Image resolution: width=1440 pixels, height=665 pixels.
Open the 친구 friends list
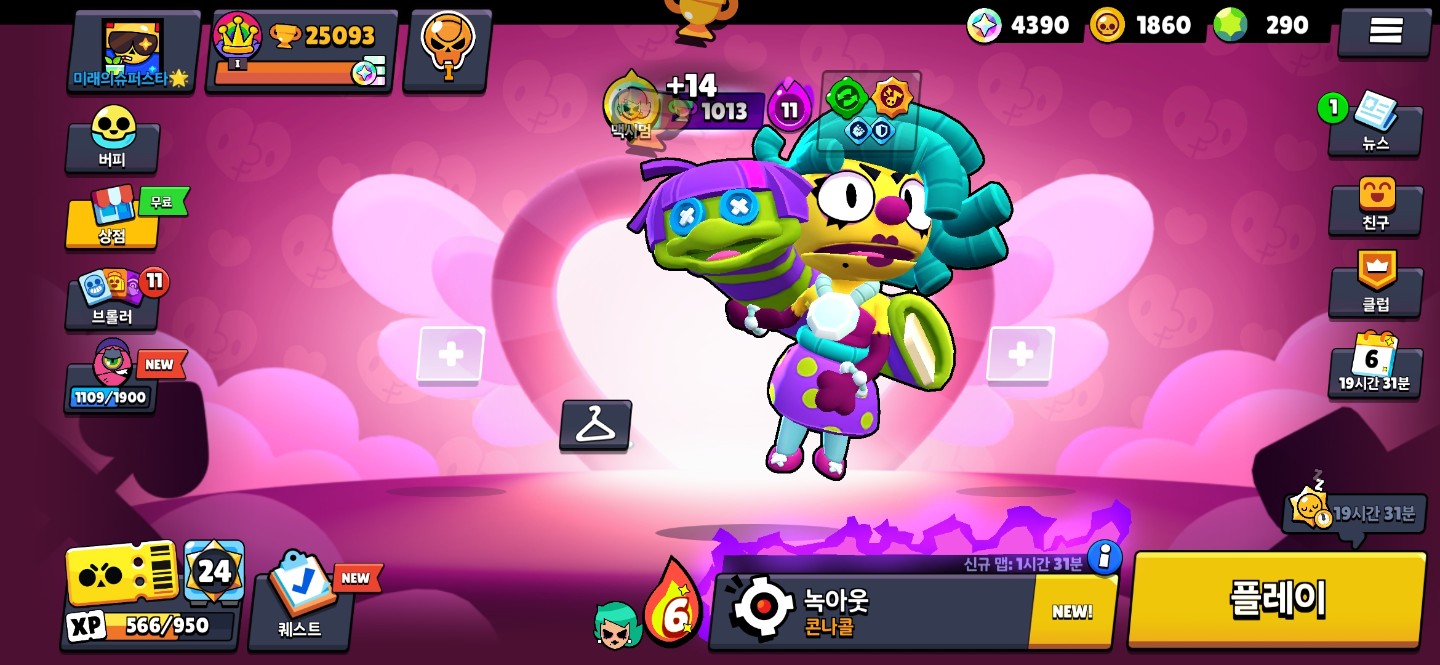(x=1375, y=205)
